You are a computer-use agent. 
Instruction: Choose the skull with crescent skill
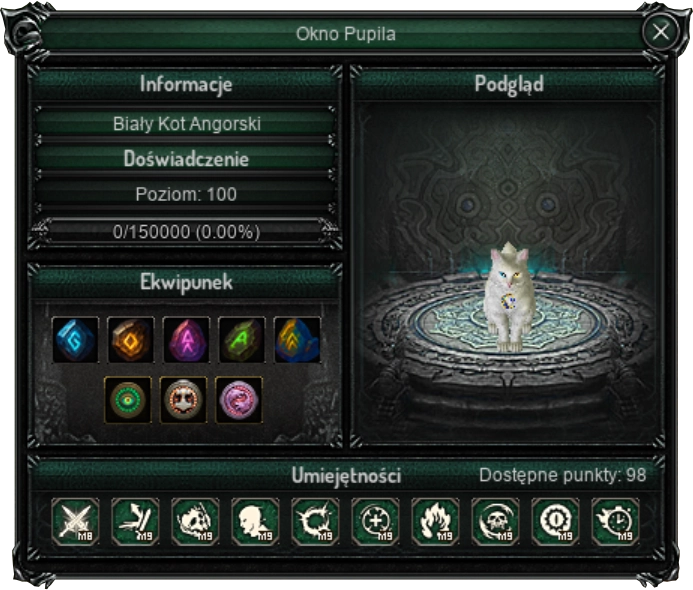(x=496, y=521)
